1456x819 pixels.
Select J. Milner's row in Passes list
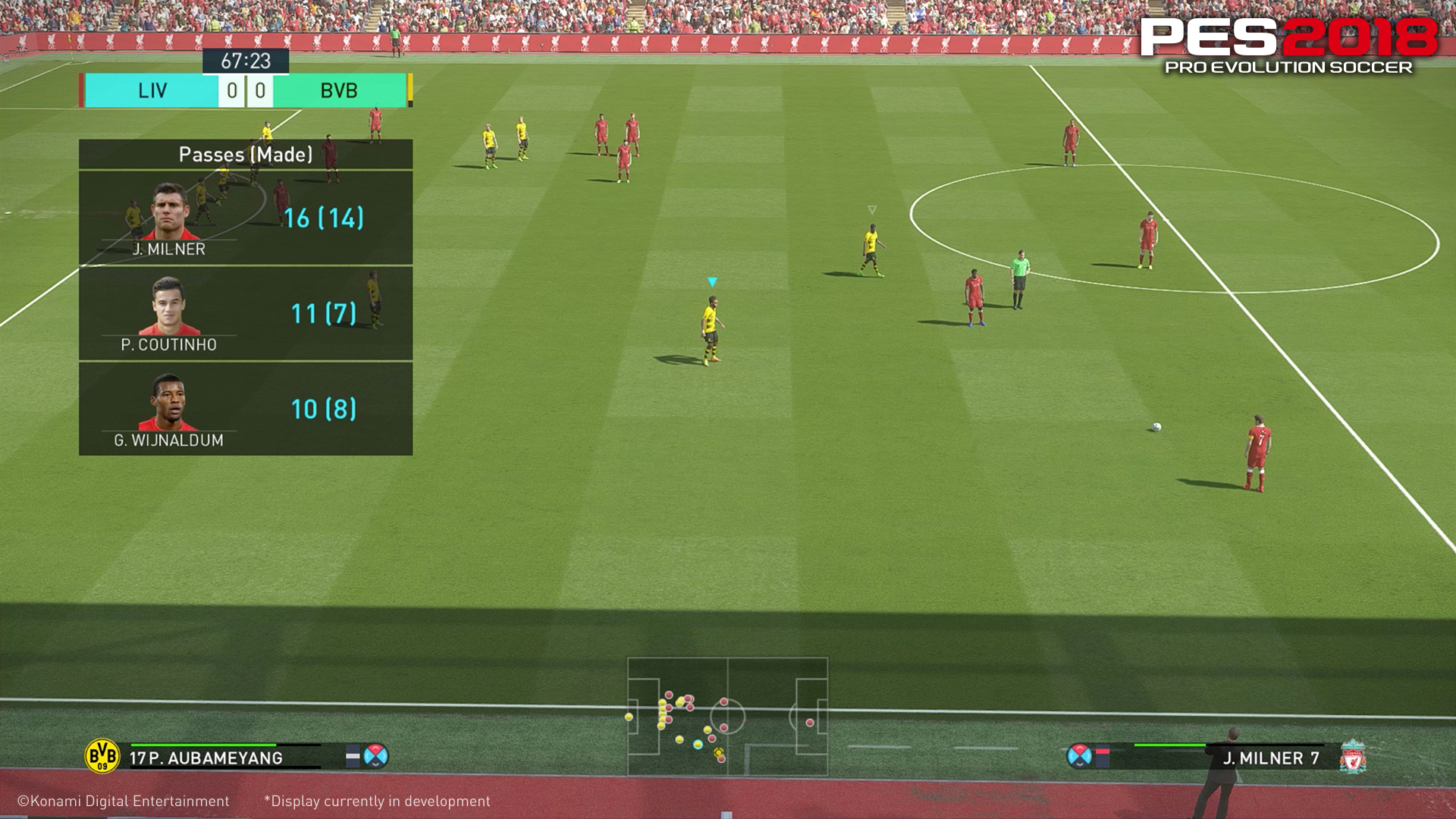point(246,218)
